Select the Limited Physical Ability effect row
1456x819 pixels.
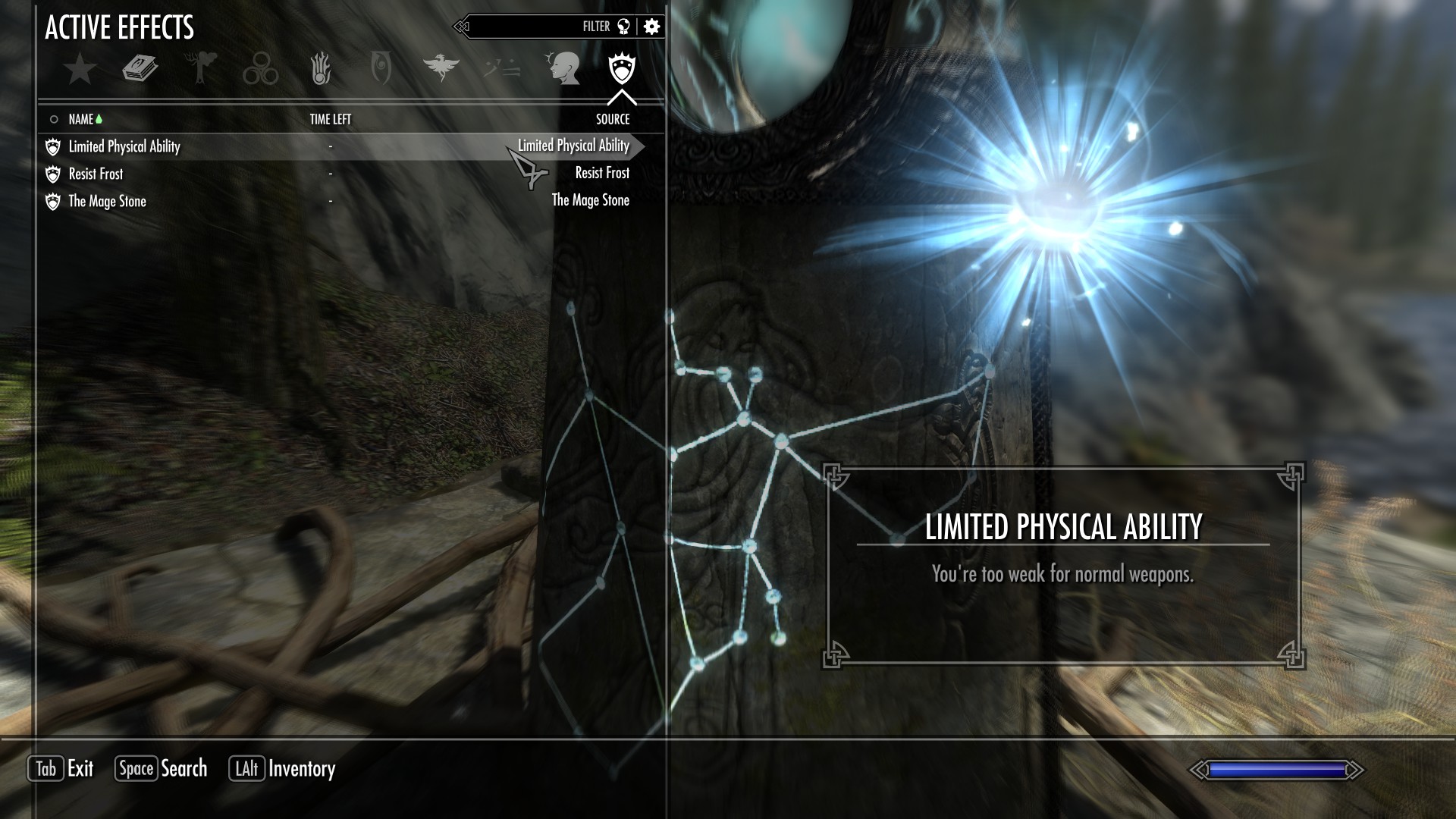coord(124,146)
